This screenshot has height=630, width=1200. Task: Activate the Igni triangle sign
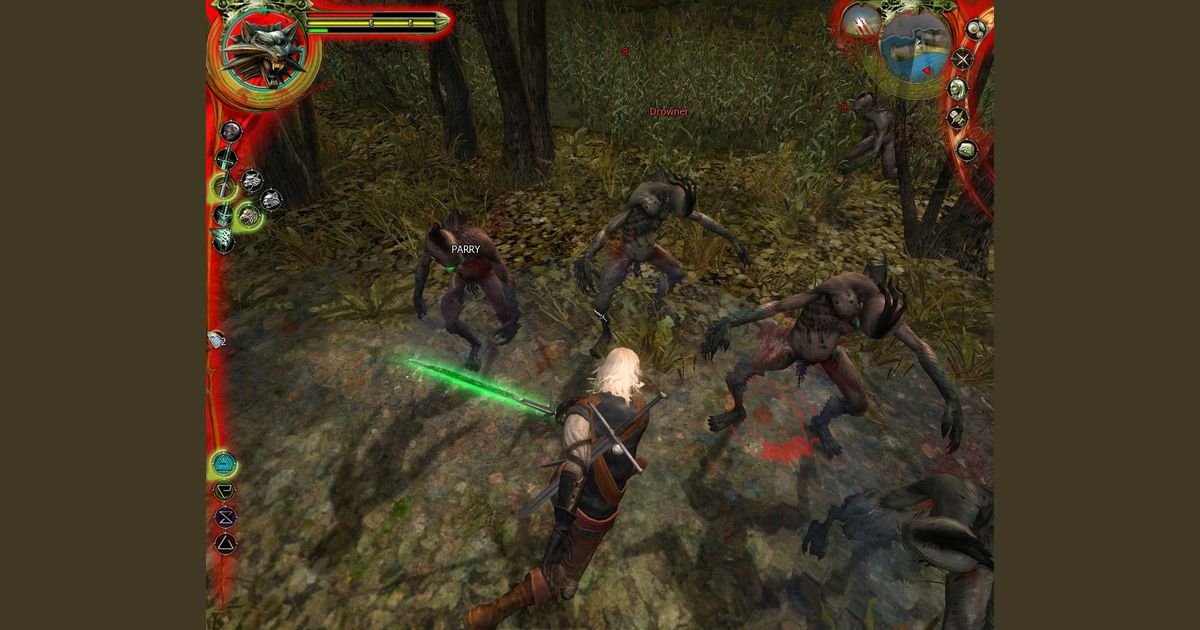[x=225, y=543]
